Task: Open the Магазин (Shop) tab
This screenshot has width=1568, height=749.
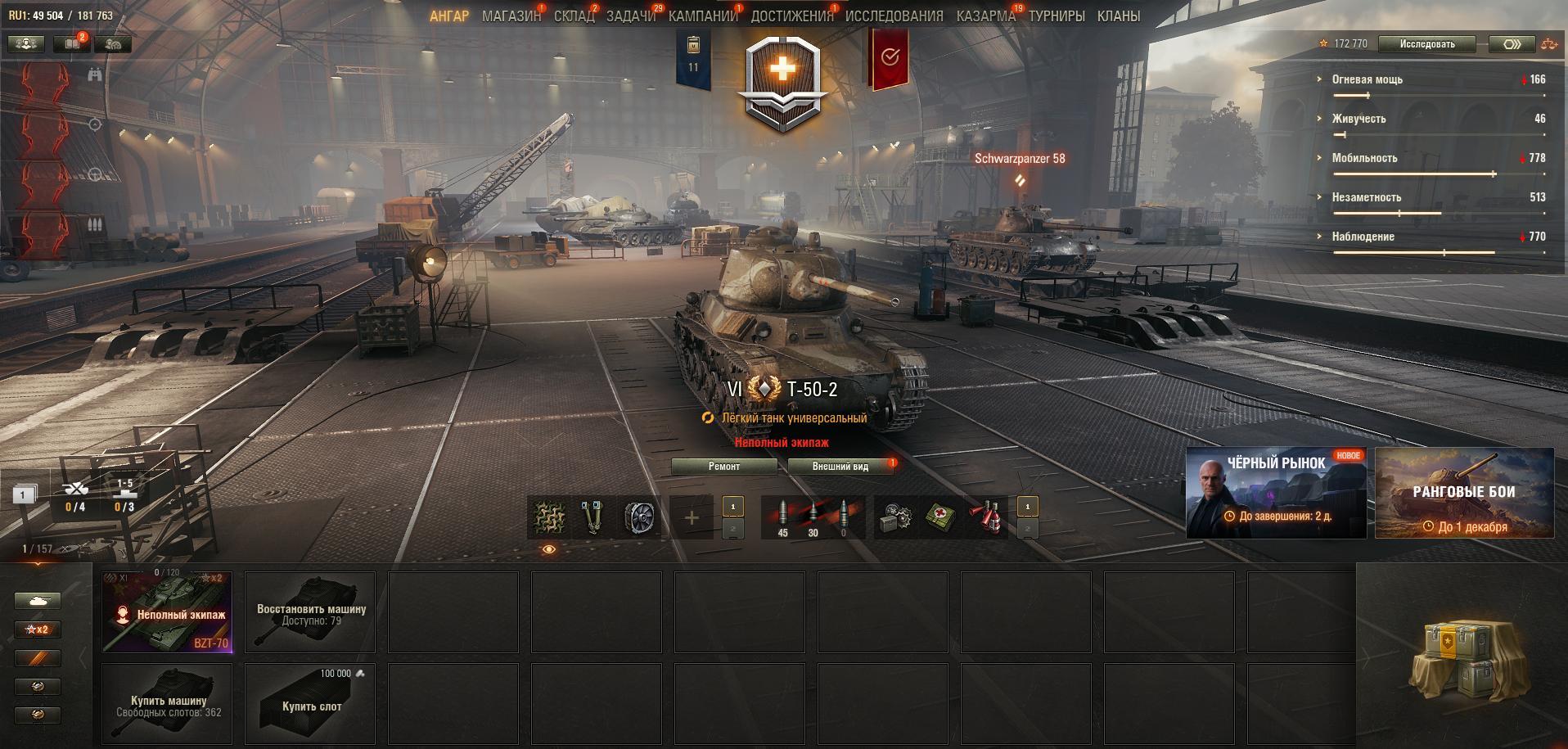Action: [x=511, y=16]
